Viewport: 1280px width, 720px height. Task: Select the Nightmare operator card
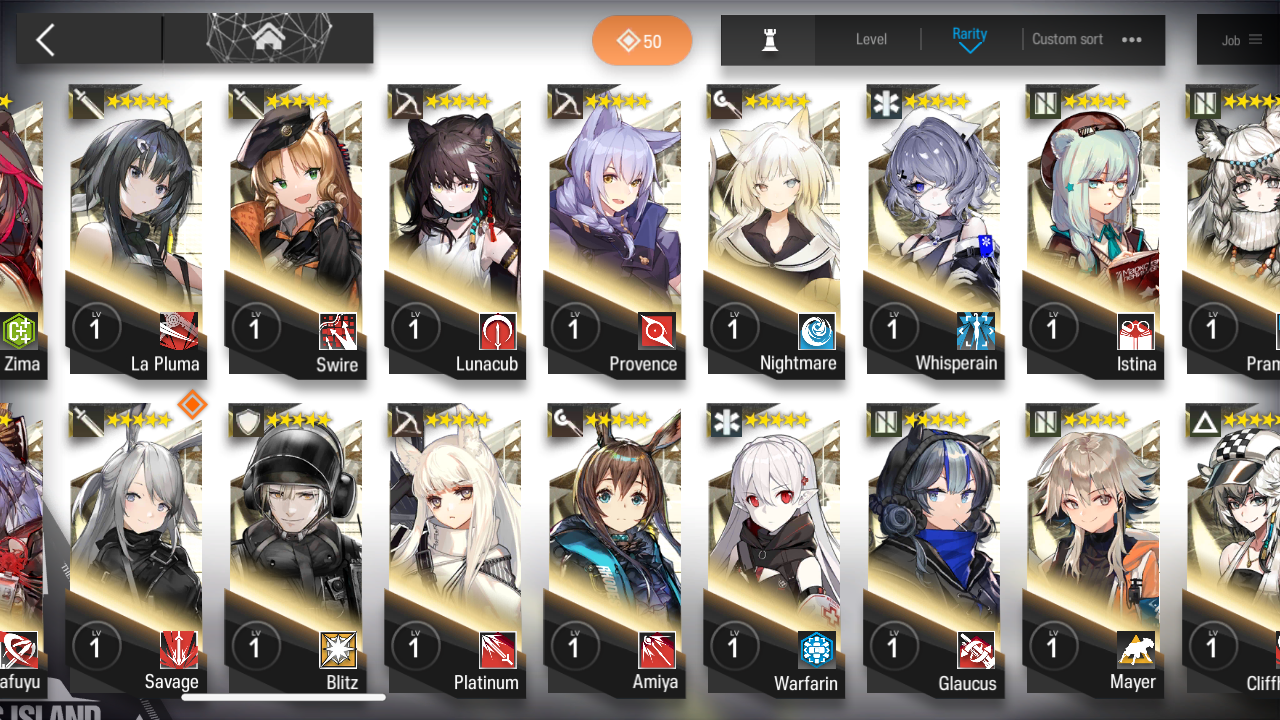pyautogui.click(x=774, y=230)
